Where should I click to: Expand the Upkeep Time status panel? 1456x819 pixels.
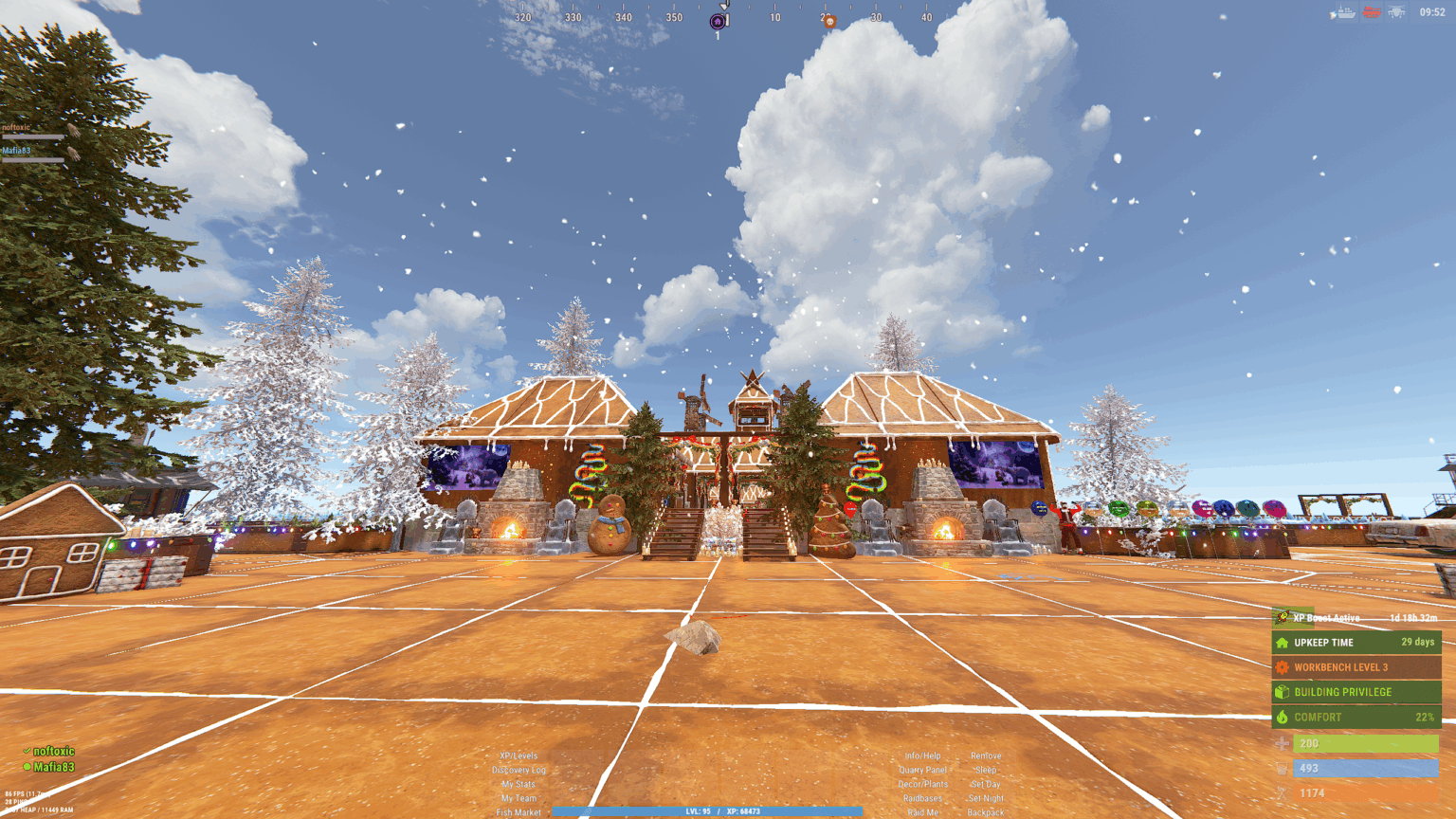coord(1356,642)
